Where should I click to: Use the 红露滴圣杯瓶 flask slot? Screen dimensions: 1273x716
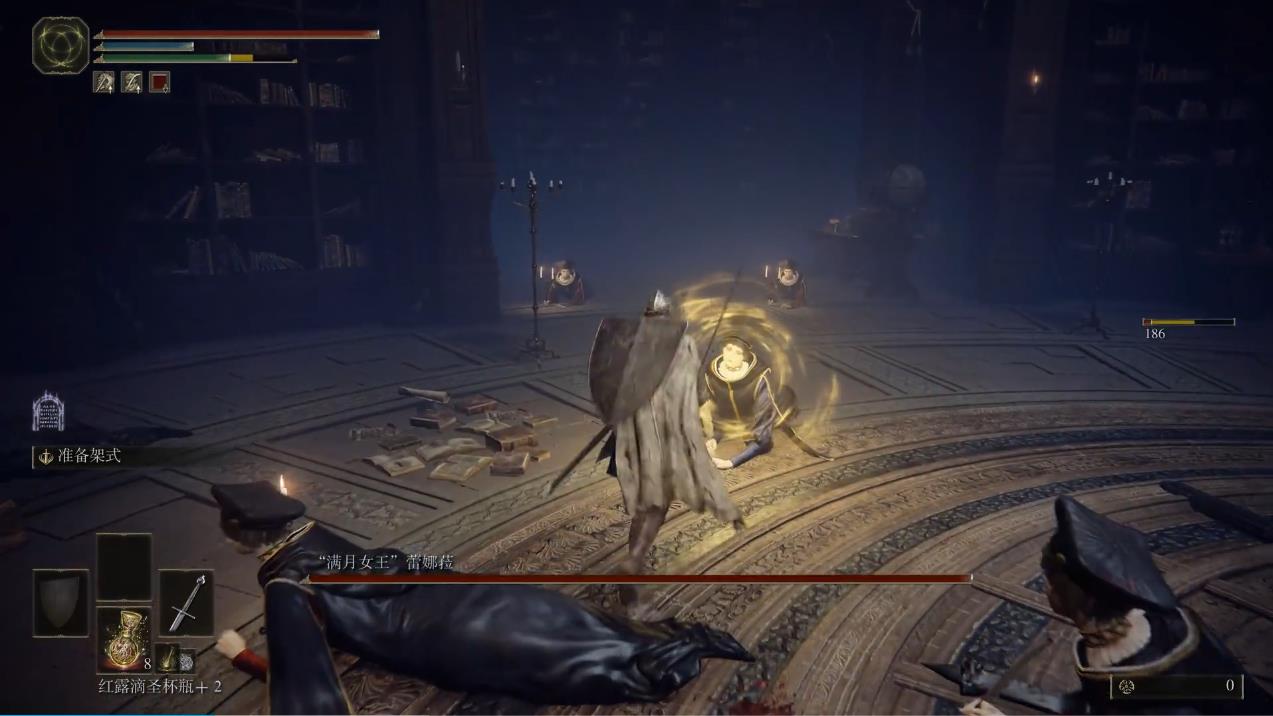(x=124, y=639)
